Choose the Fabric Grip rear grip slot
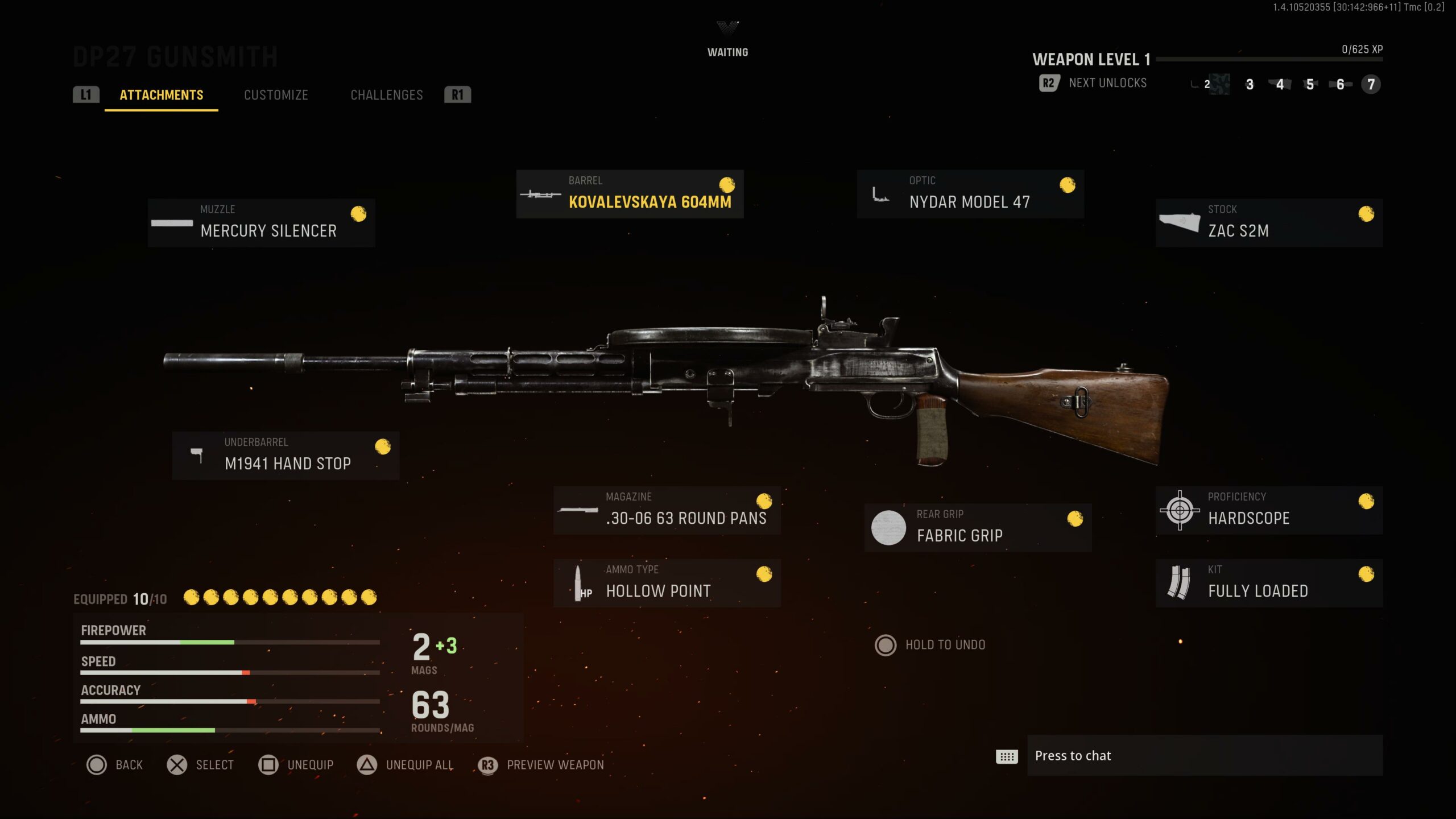Image resolution: width=1456 pixels, height=819 pixels. click(x=977, y=528)
